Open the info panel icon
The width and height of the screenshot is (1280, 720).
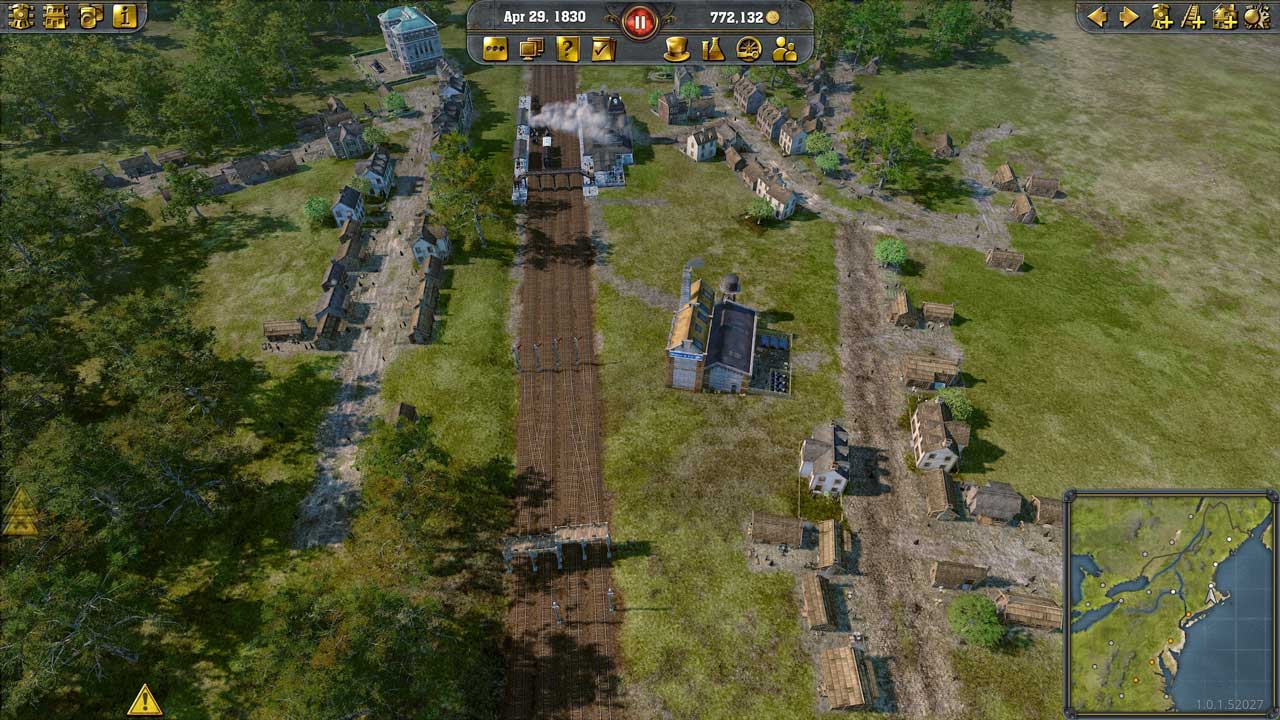pyautogui.click(x=124, y=16)
